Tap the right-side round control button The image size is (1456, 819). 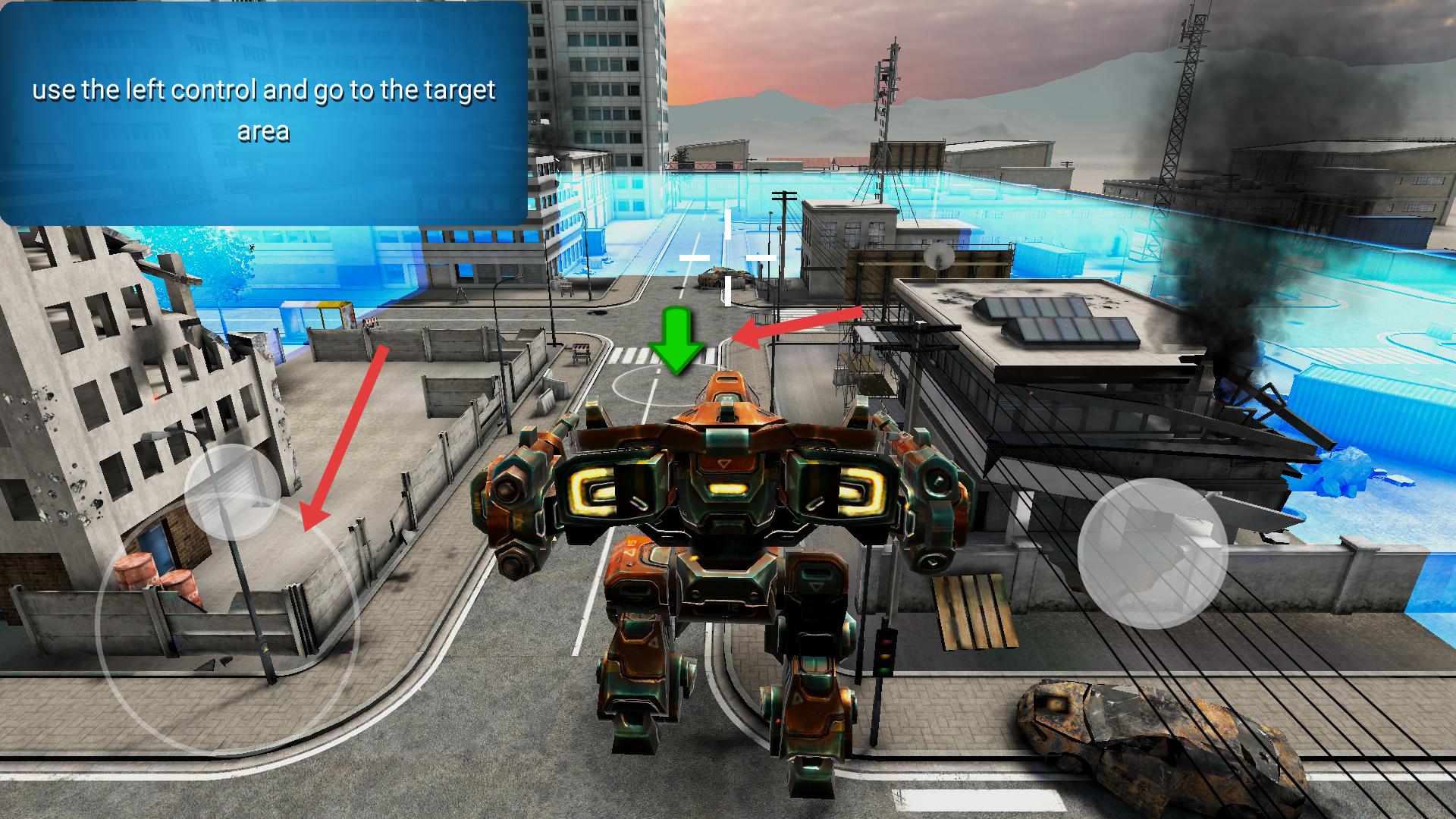pyautogui.click(x=1152, y=553)
